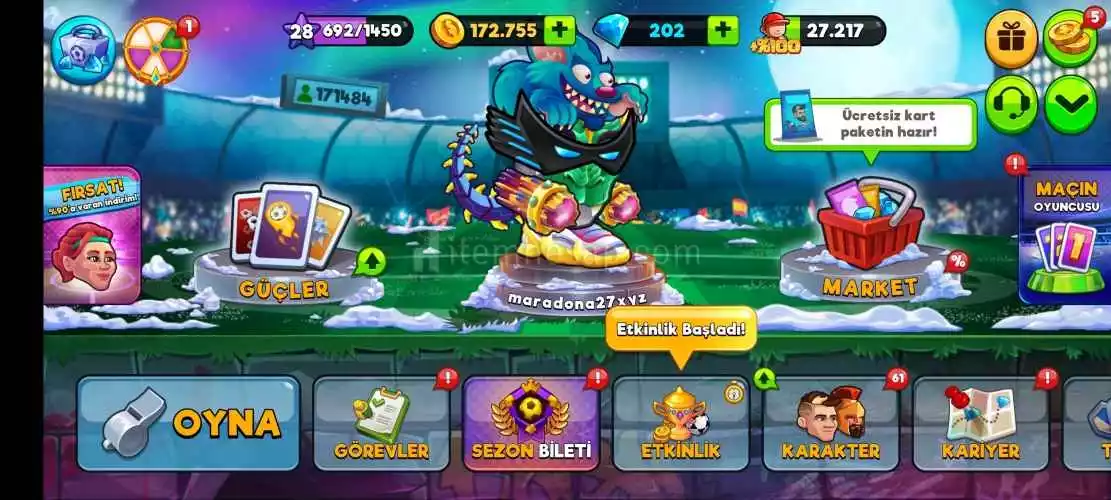Open the green coin stack offers
Viewport: 1111px width, 500px height.
coord(1070,38)
